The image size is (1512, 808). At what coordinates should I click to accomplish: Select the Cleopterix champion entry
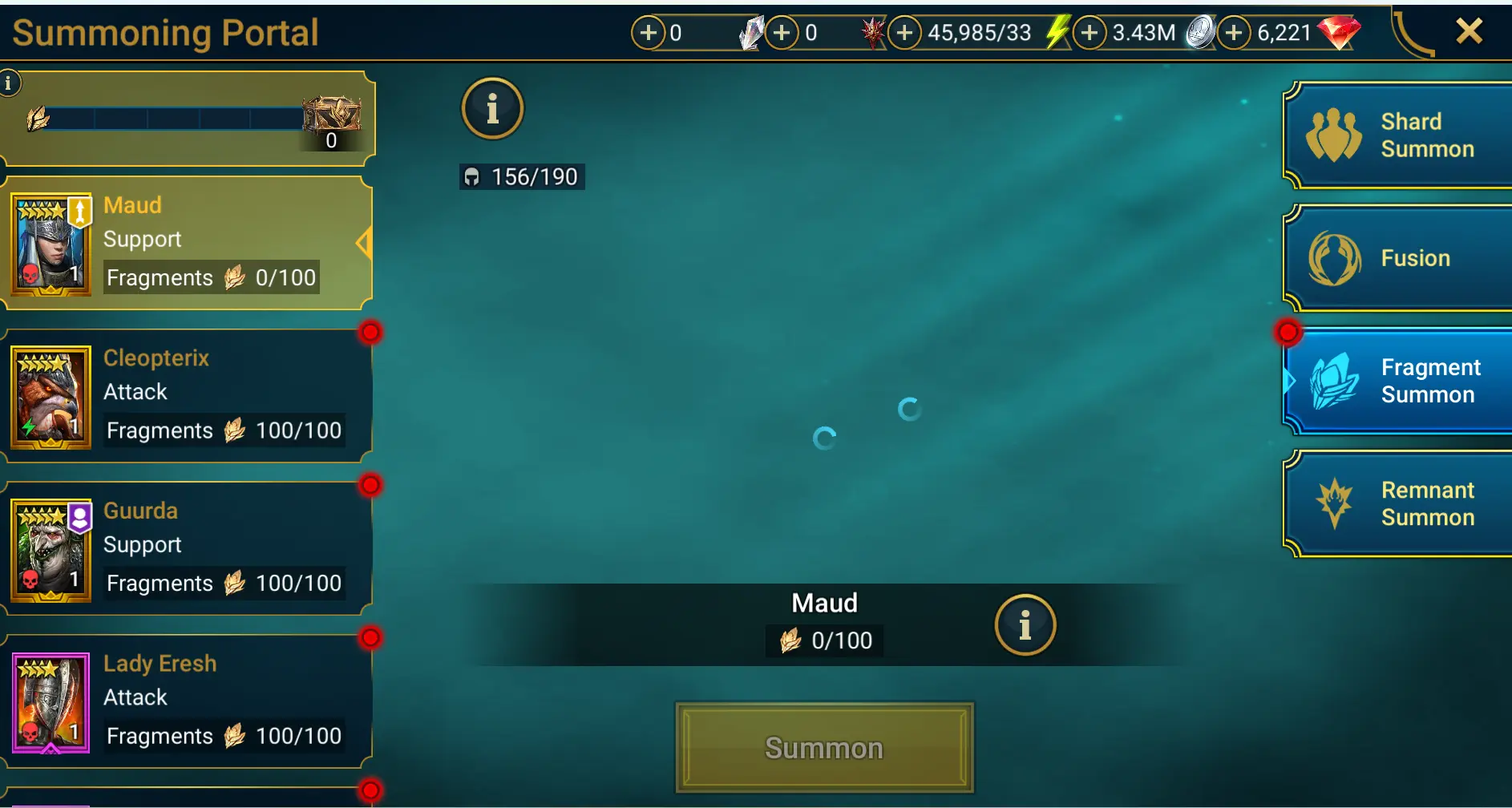click(x=183, y=394)
